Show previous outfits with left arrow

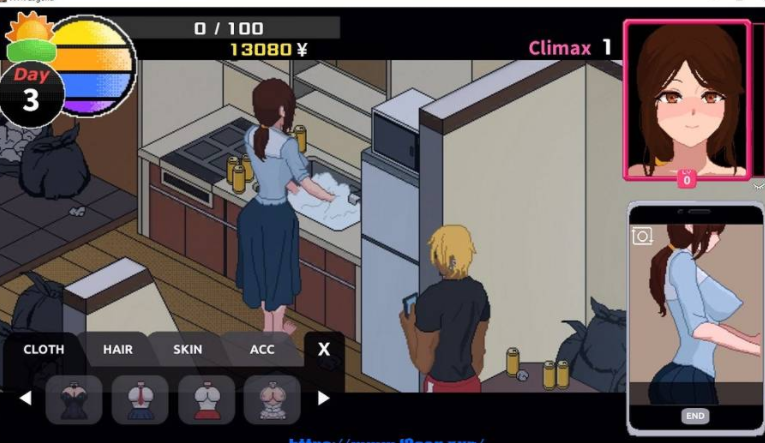(26, 398)
